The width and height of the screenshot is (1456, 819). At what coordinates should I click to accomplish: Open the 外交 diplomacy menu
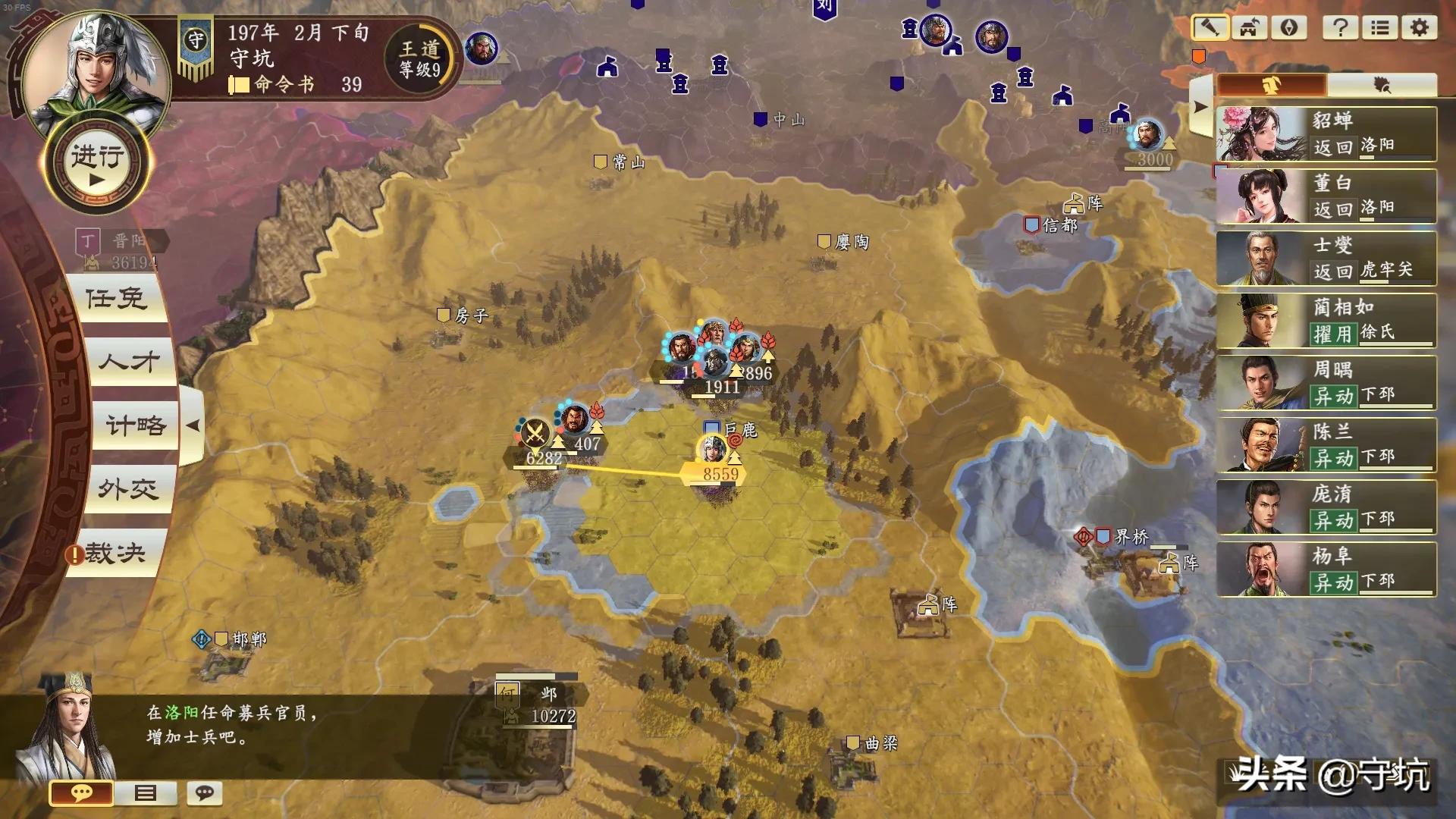coord(127,489)
